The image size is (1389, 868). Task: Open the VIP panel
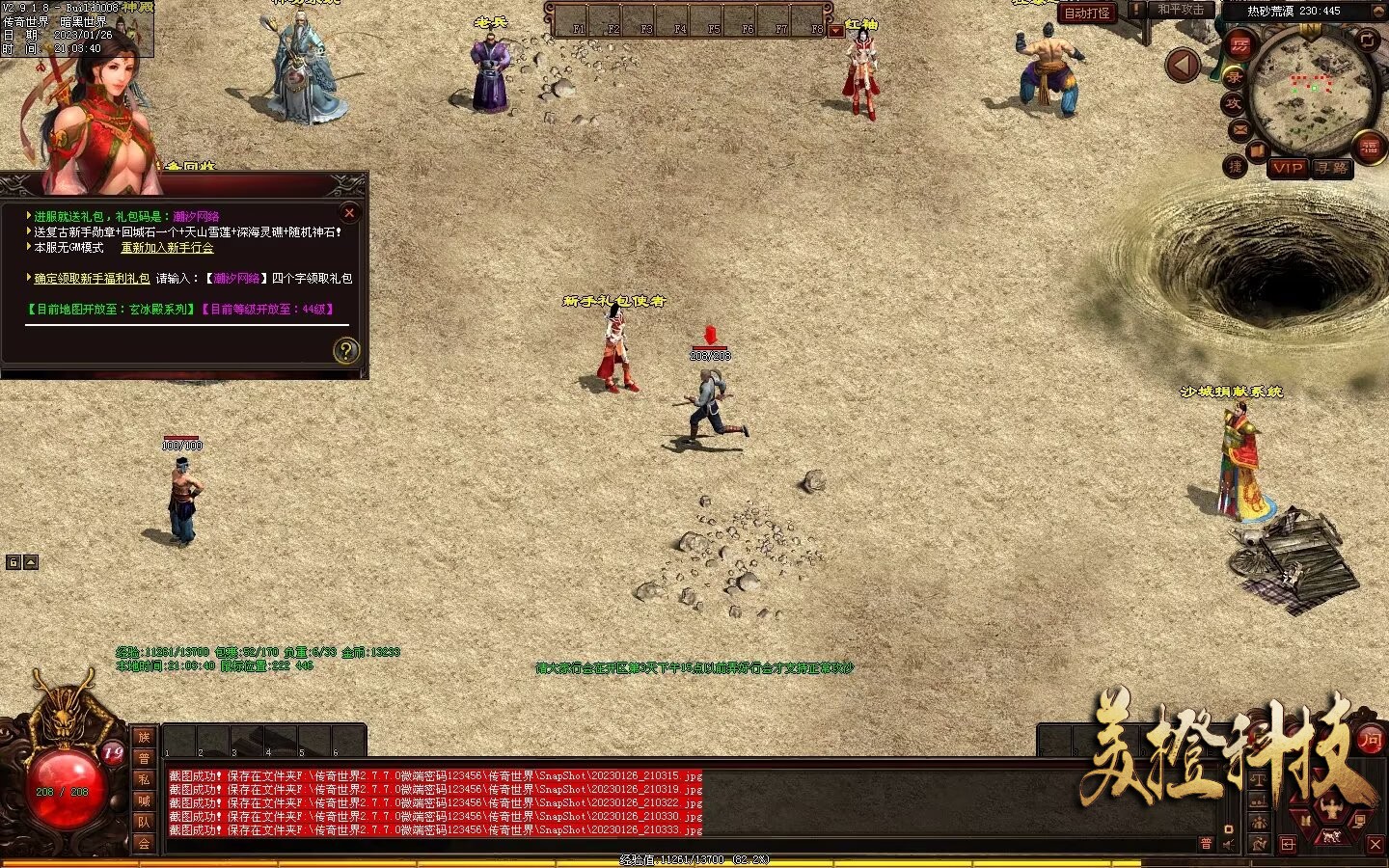tap(1288, 168)
